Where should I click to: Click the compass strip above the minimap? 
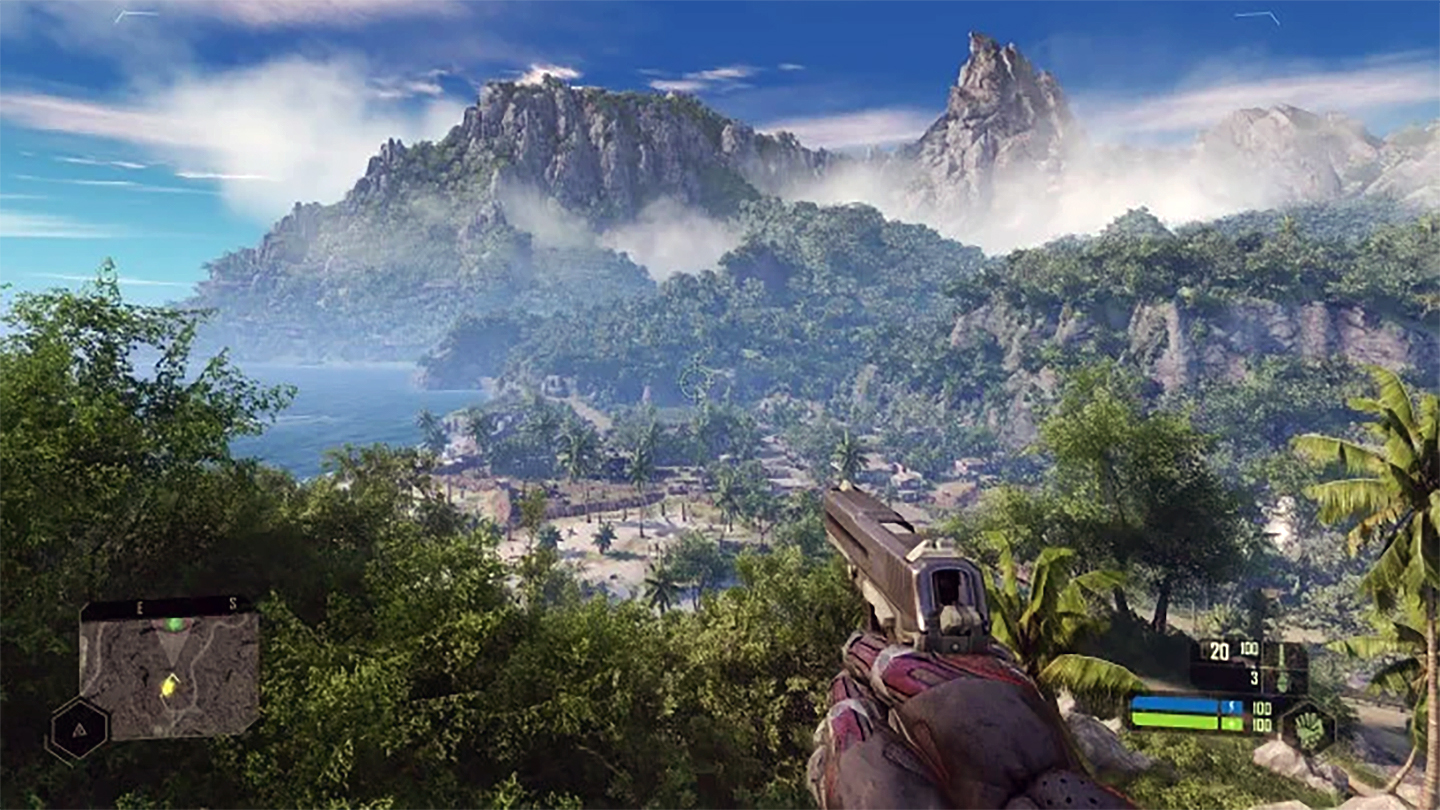tap(166, 605)
